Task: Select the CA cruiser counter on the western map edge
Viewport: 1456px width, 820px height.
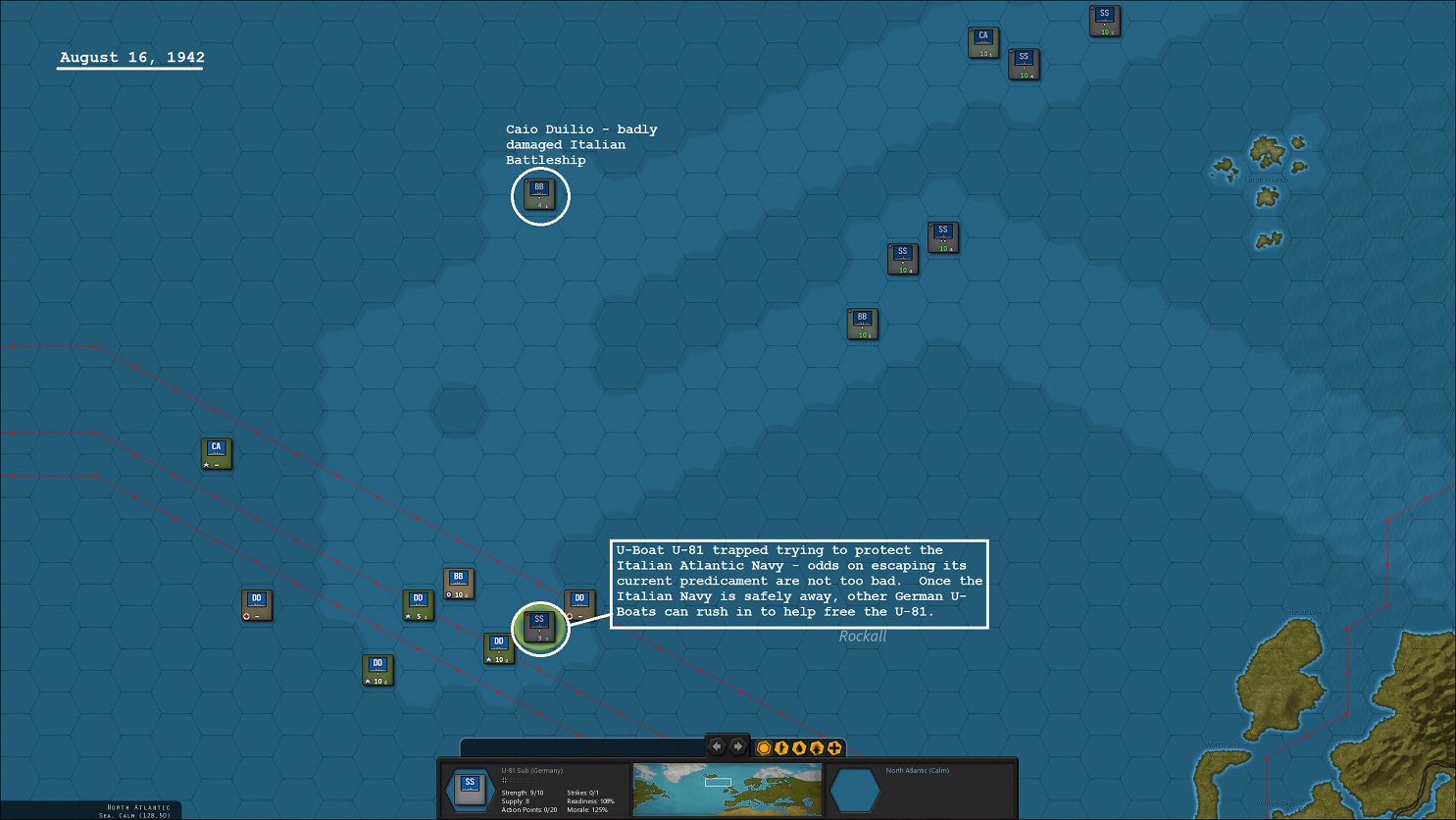Action: coord(215,452)
